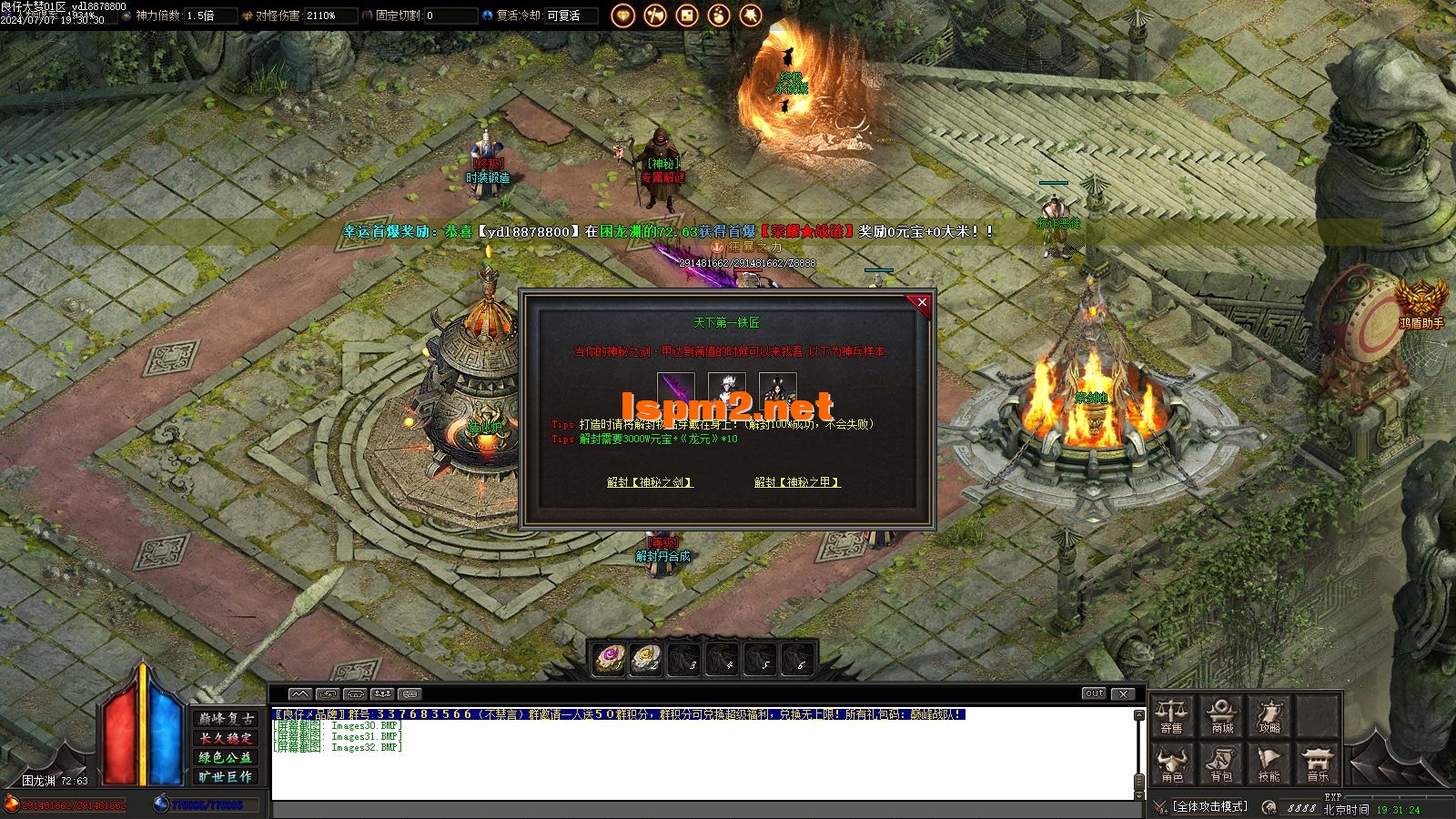Open the 寄售 consignment menu

point(1173,715)
